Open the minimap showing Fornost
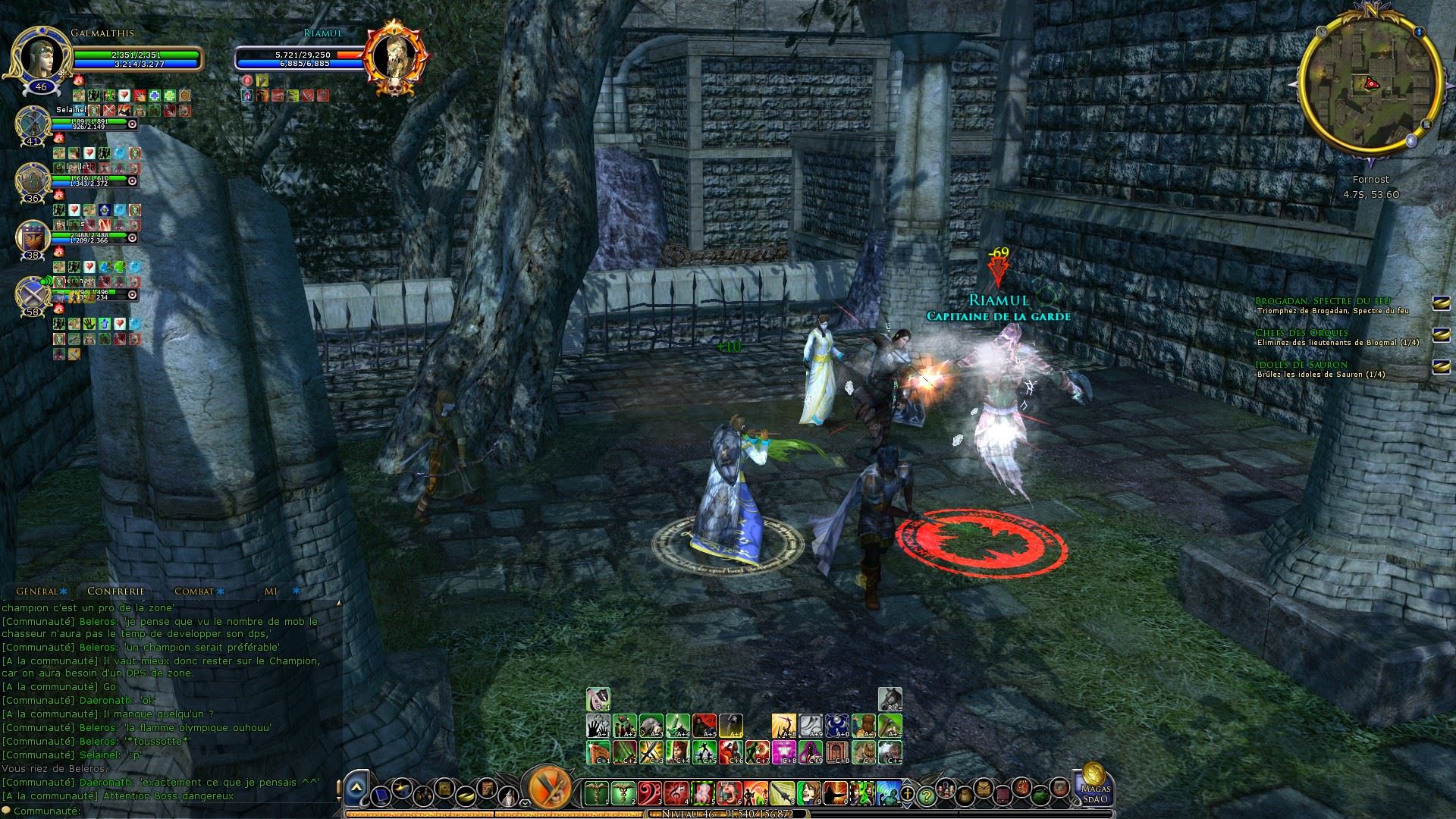The image size is (1456, 819). click(1370, 84)
